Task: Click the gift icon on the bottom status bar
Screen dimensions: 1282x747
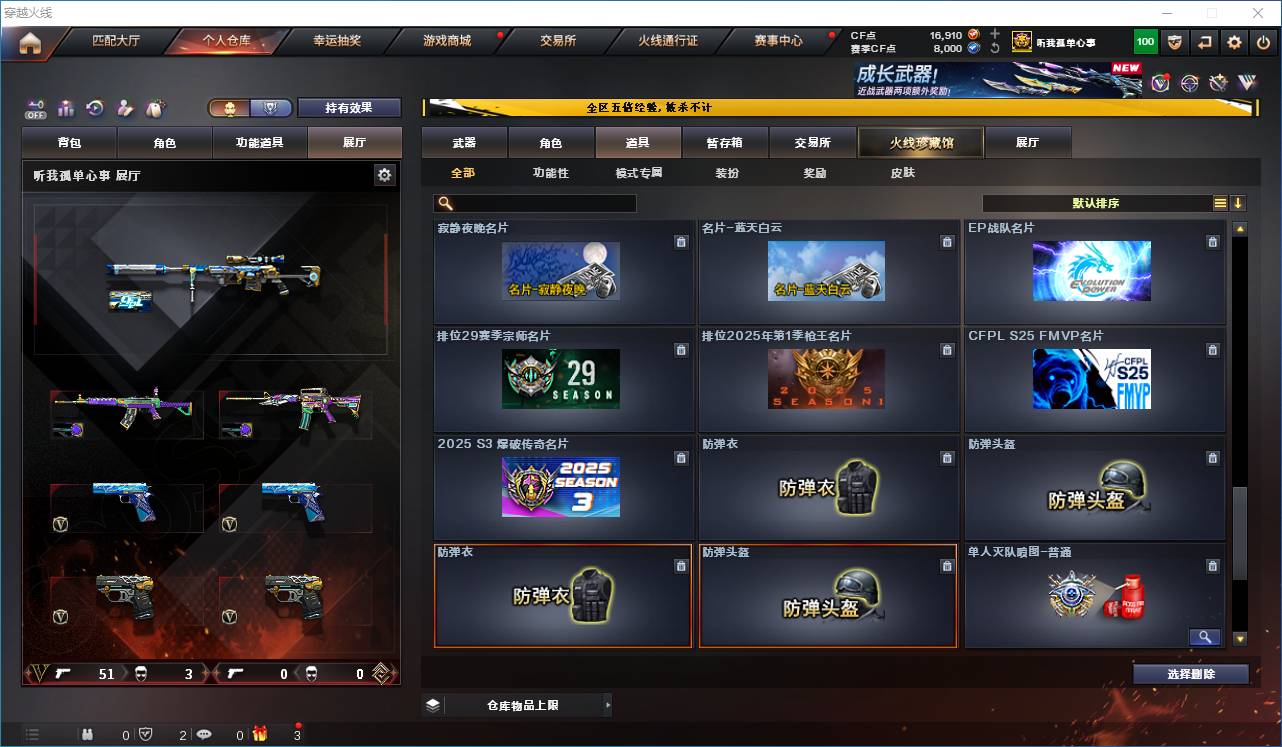Action: coord(260,735)
